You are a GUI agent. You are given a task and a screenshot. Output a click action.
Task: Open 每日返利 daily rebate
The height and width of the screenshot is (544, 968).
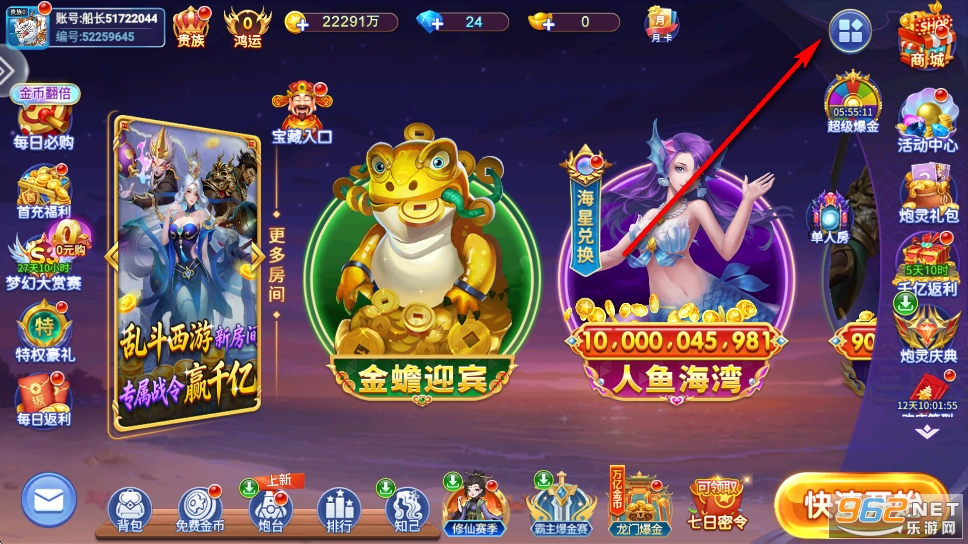(x=44, y=398)
